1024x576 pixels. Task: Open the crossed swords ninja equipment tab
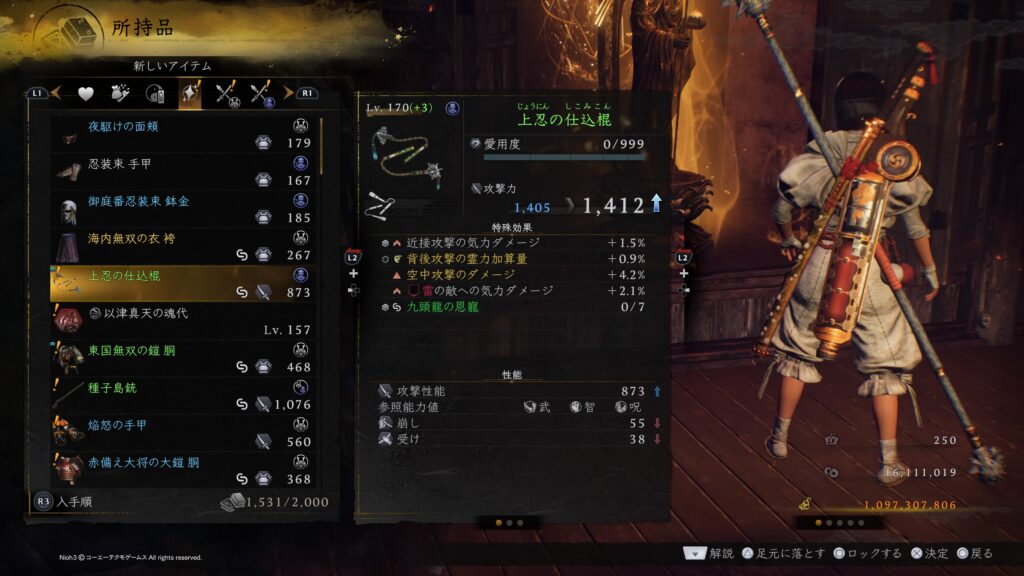263,94
